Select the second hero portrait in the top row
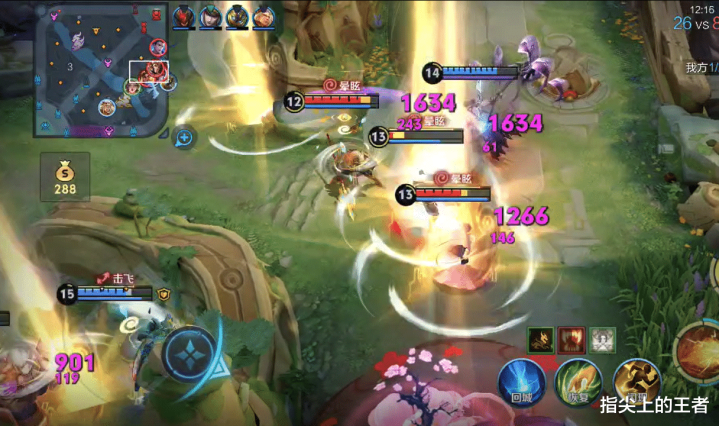The image size is (719, 426). pos(211,16)
